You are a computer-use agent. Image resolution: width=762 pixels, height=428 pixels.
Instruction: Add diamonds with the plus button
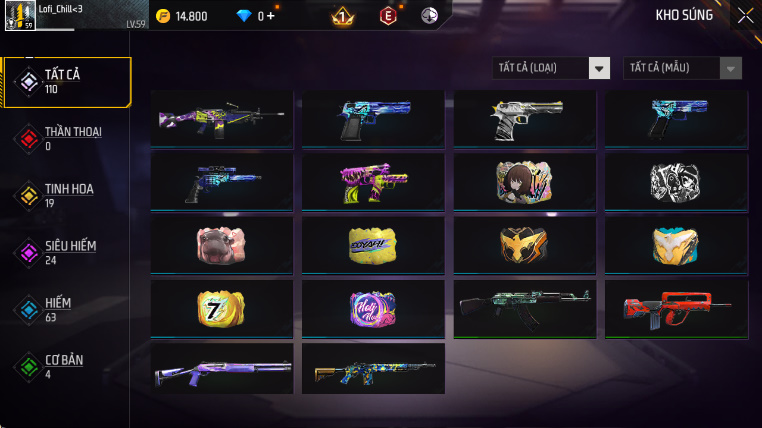(x=270, y=16)
